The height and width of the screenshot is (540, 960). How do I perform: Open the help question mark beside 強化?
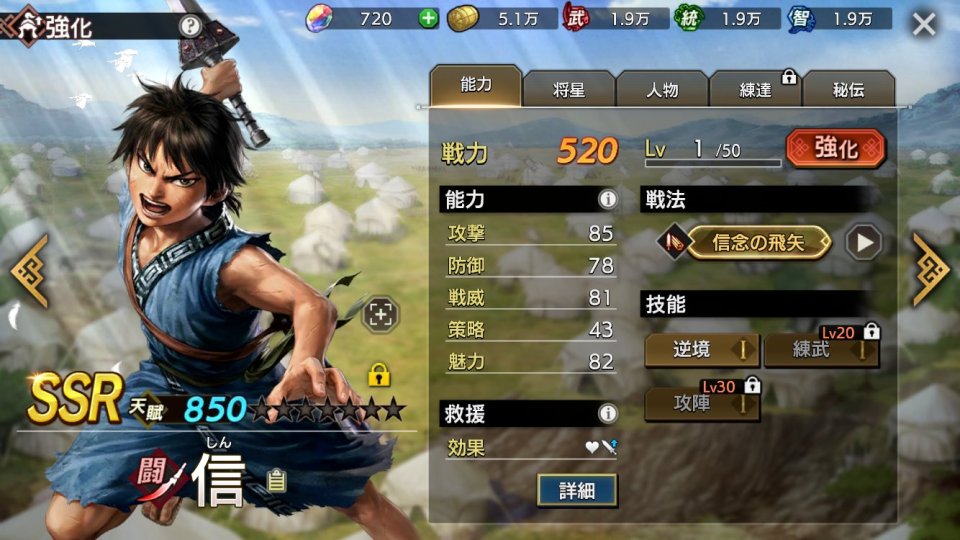[x=190, y=26]
